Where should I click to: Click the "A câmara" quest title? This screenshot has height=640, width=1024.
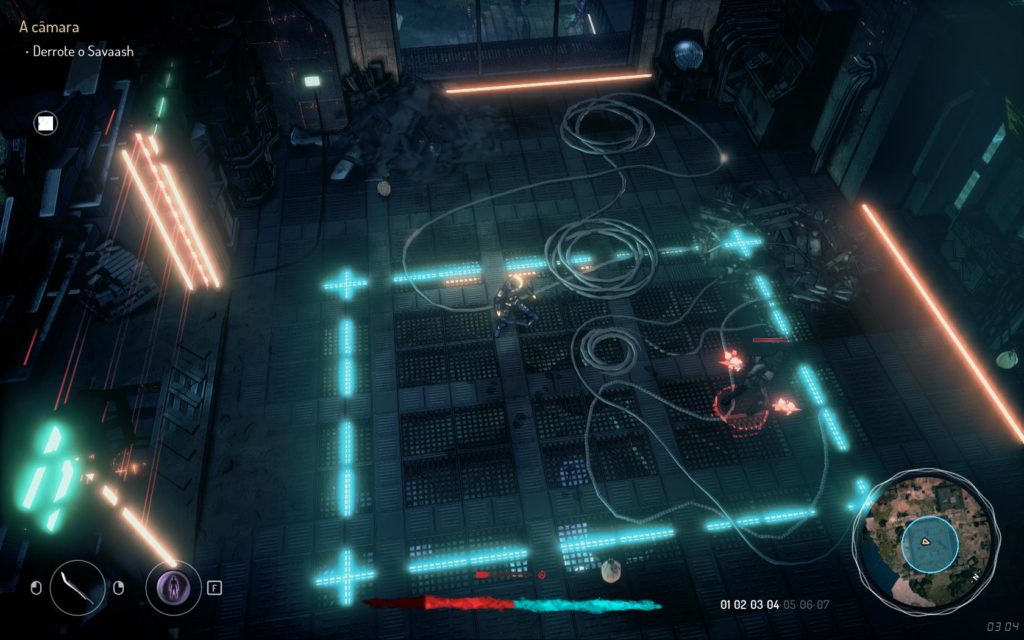(49, 28)
